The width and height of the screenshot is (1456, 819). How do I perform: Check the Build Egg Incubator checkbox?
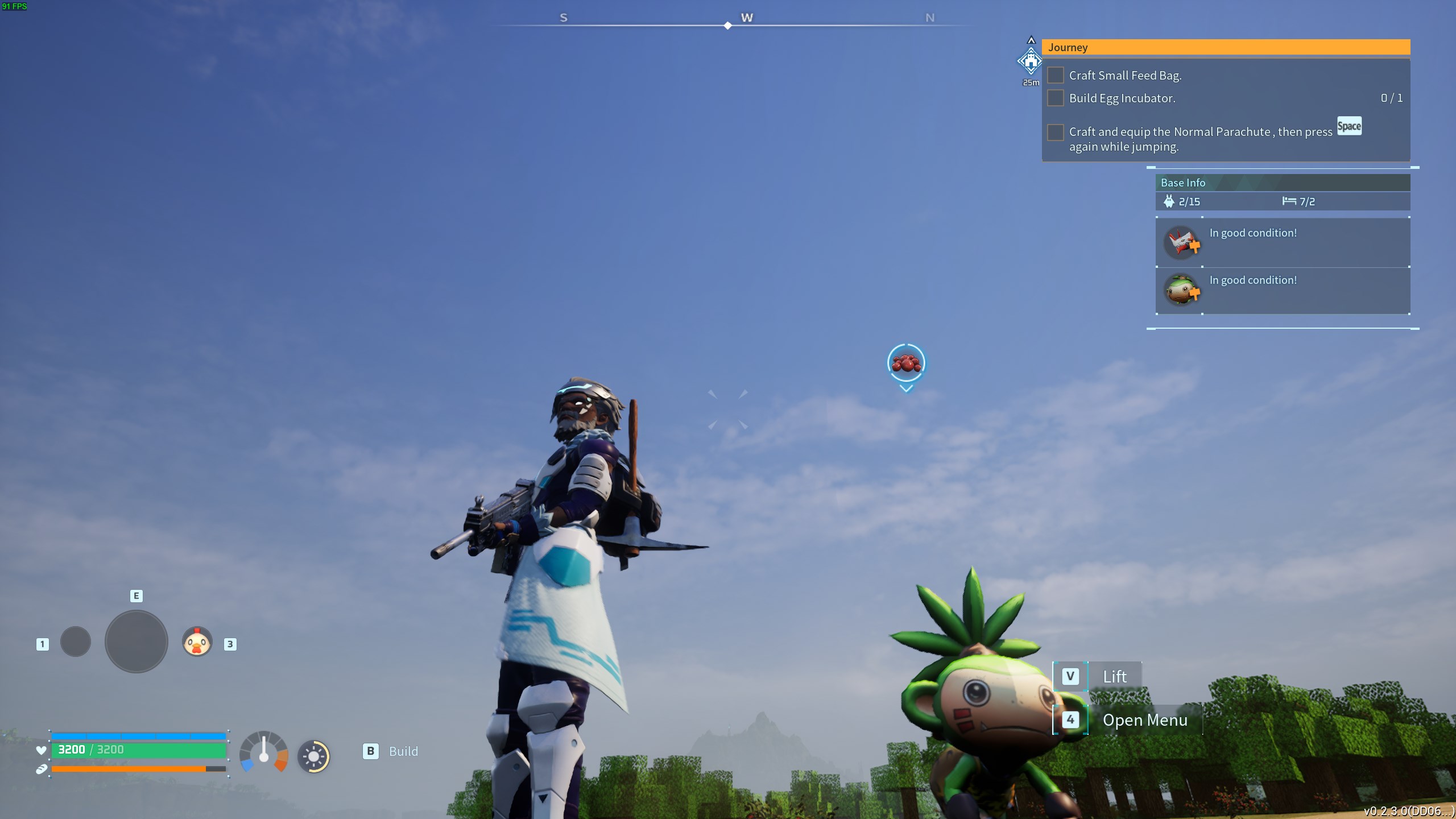click(x=1056, y=98)
